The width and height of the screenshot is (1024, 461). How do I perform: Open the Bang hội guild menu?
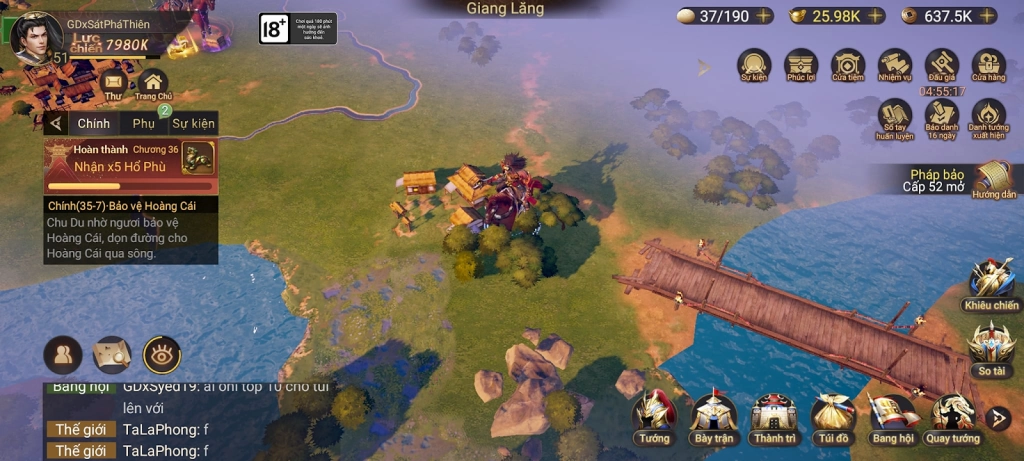[x=892, y=414]
